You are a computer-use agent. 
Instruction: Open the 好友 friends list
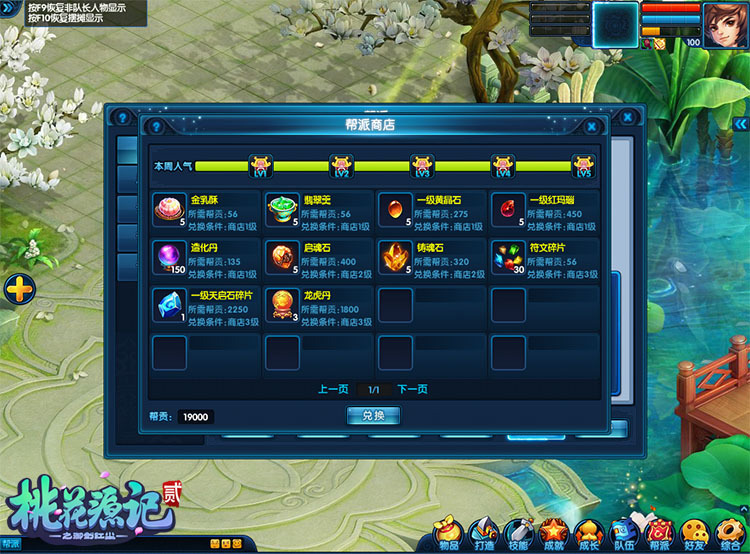[x=693, y=533]
